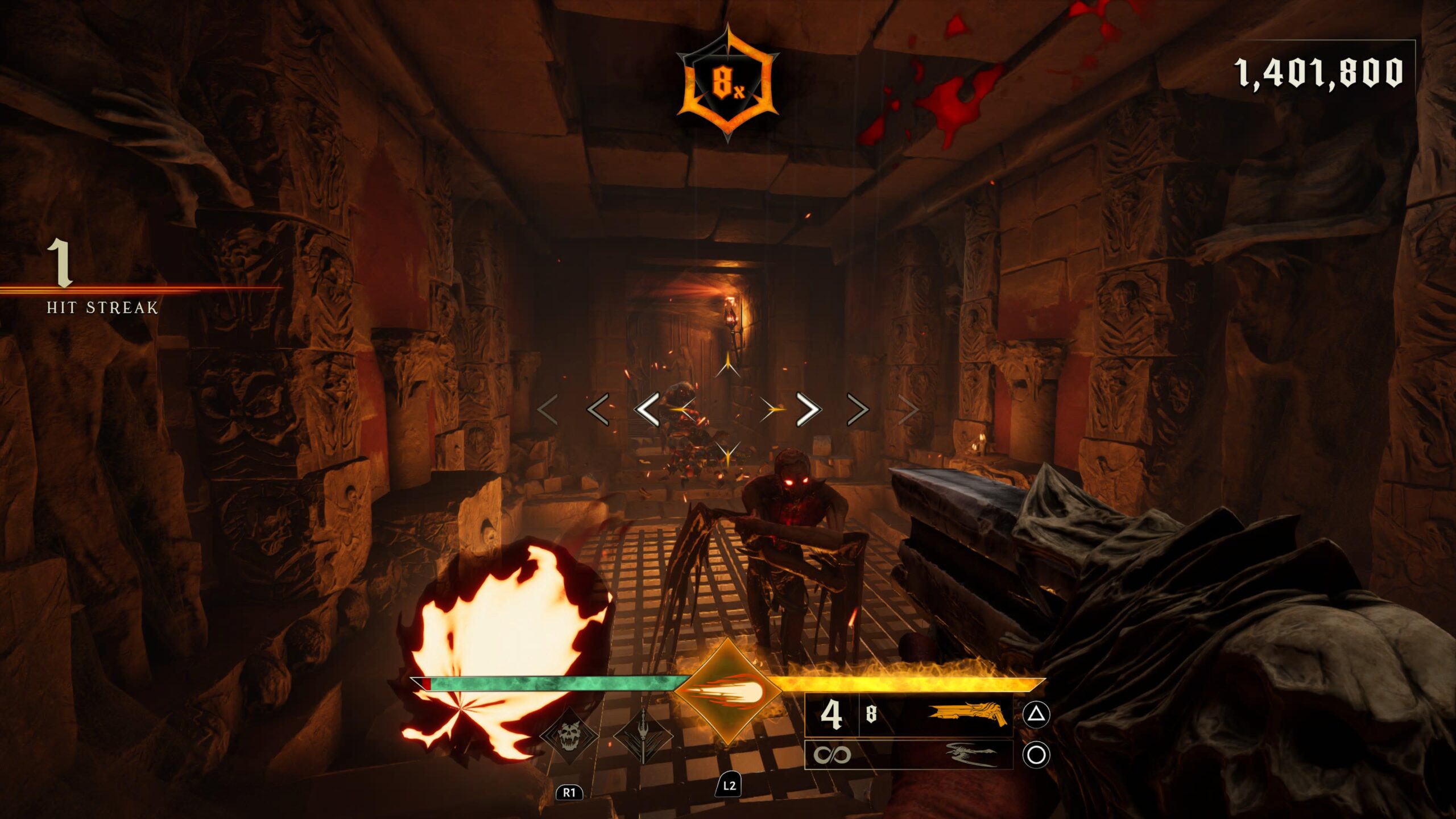This screenshot has height=819, width=1456.
Task: Select the skull weapon diamond icon
Action: (x=569, y=736)
